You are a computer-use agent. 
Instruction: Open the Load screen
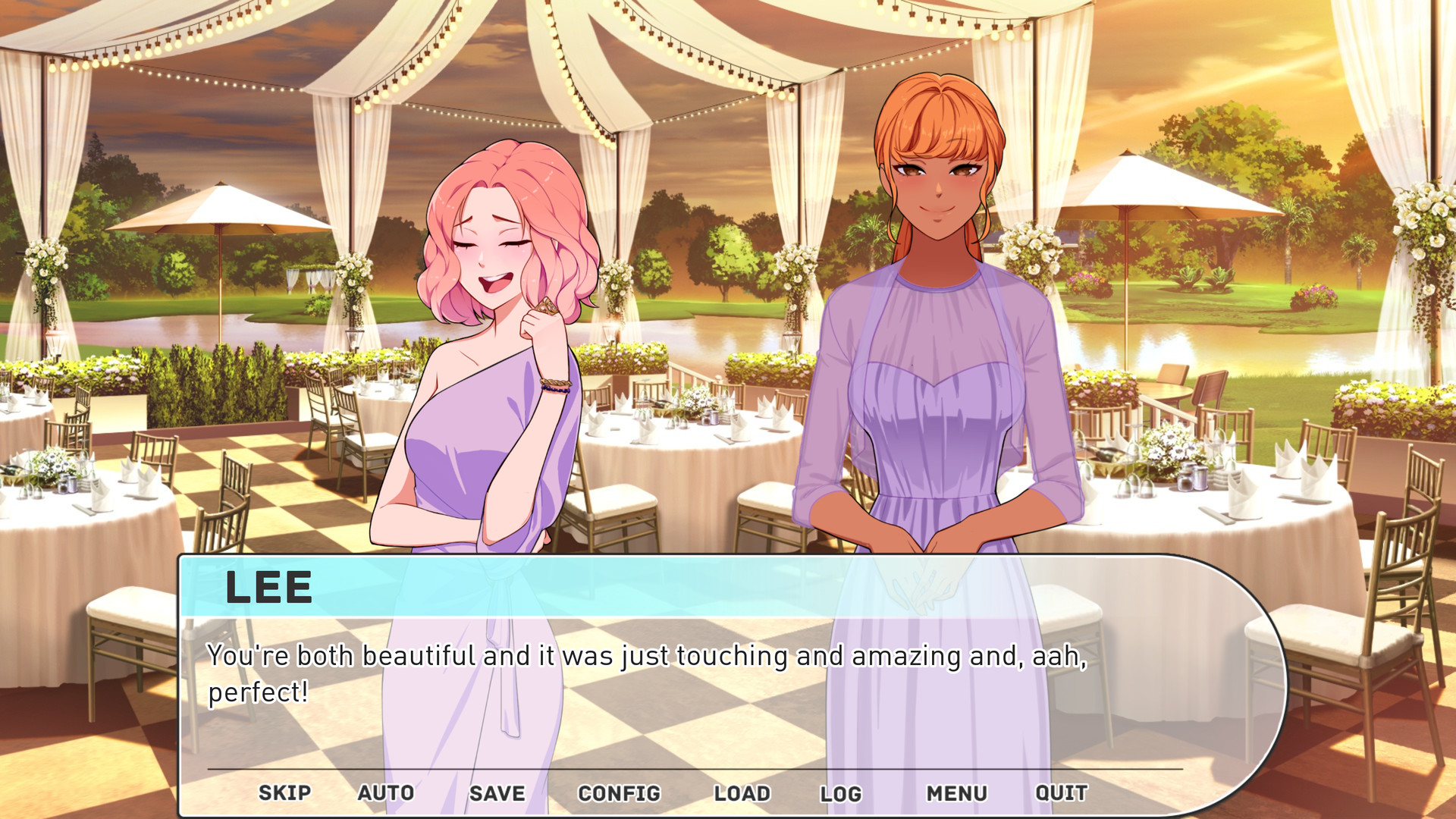click(x=744, y=793)
